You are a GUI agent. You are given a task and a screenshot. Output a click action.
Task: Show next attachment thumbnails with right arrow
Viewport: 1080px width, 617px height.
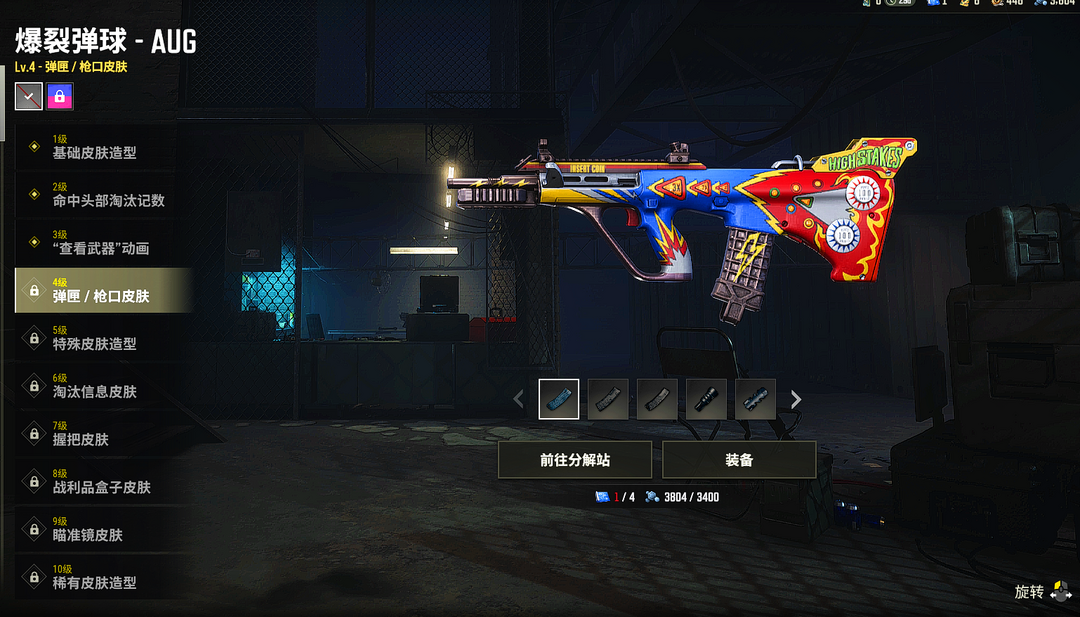[796, 399]
